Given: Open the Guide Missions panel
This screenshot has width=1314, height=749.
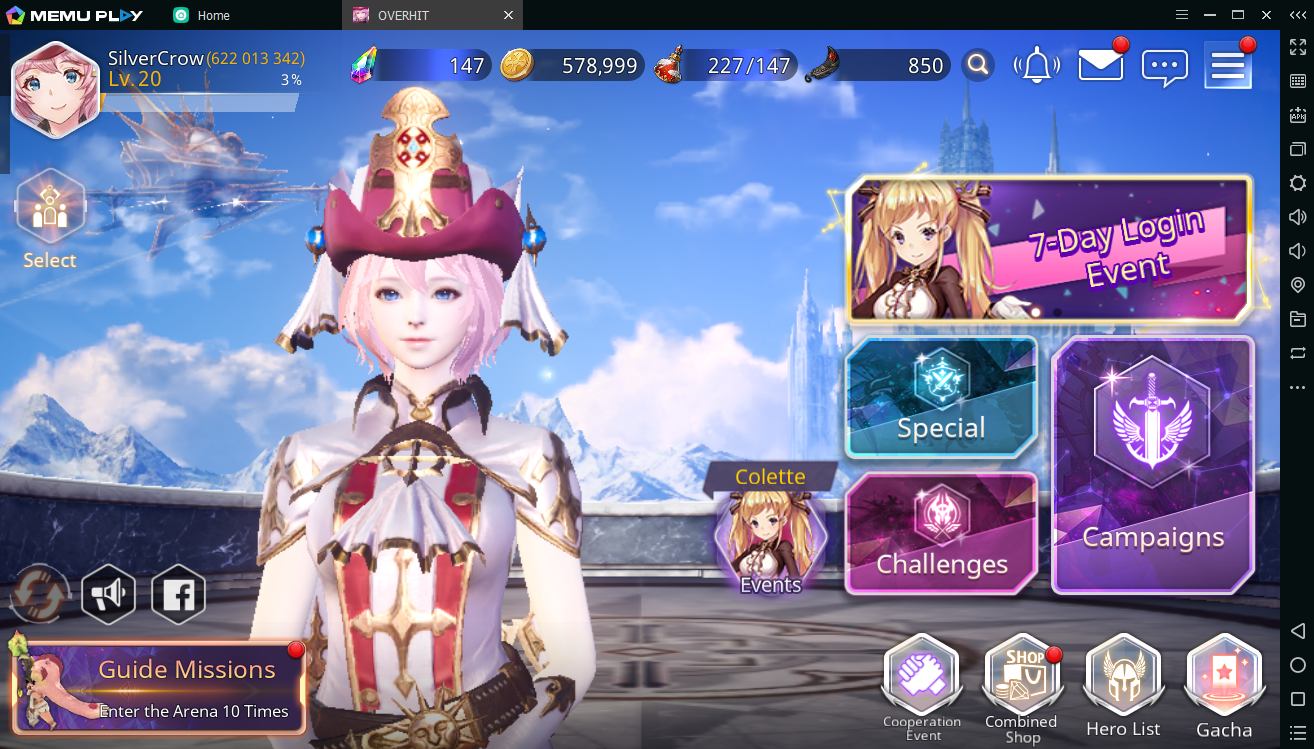Looking at the screenshot, I should pos(160,688).
